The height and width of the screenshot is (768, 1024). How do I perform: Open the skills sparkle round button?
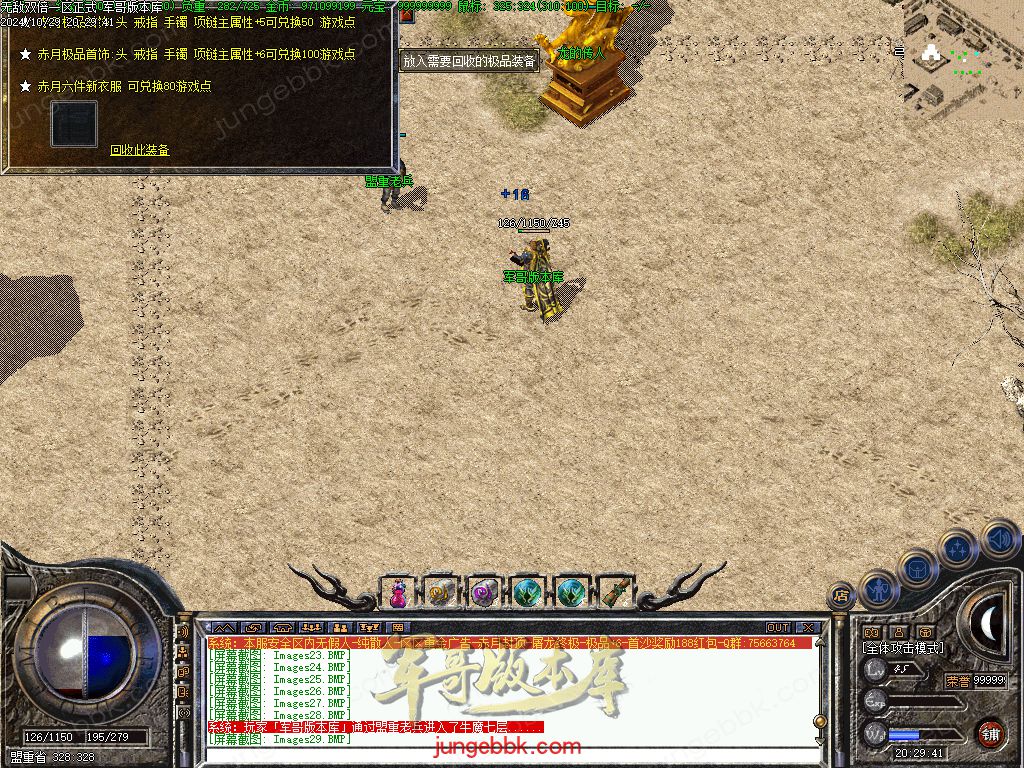click(957, 549)
